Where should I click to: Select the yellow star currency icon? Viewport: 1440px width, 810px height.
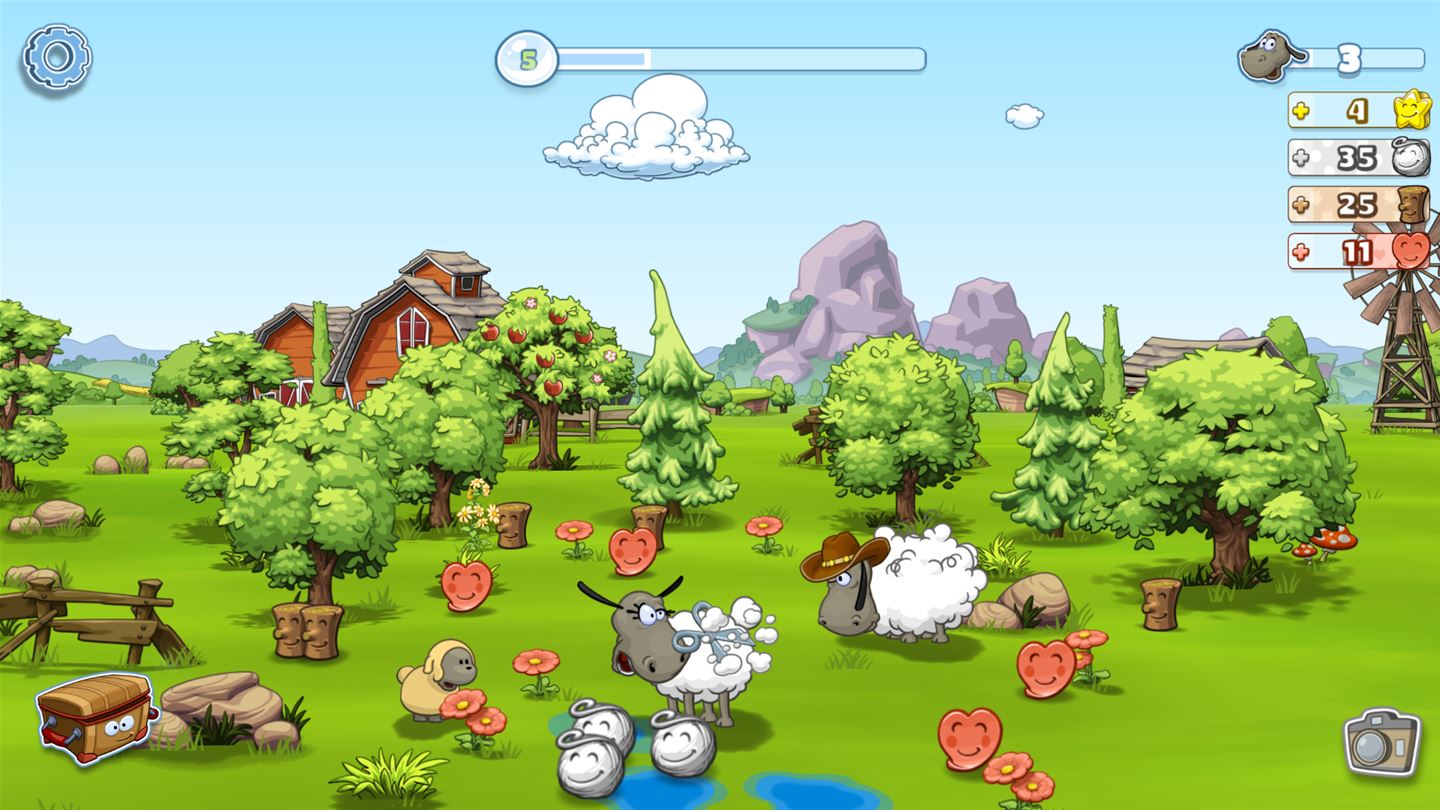point(1410,112)
